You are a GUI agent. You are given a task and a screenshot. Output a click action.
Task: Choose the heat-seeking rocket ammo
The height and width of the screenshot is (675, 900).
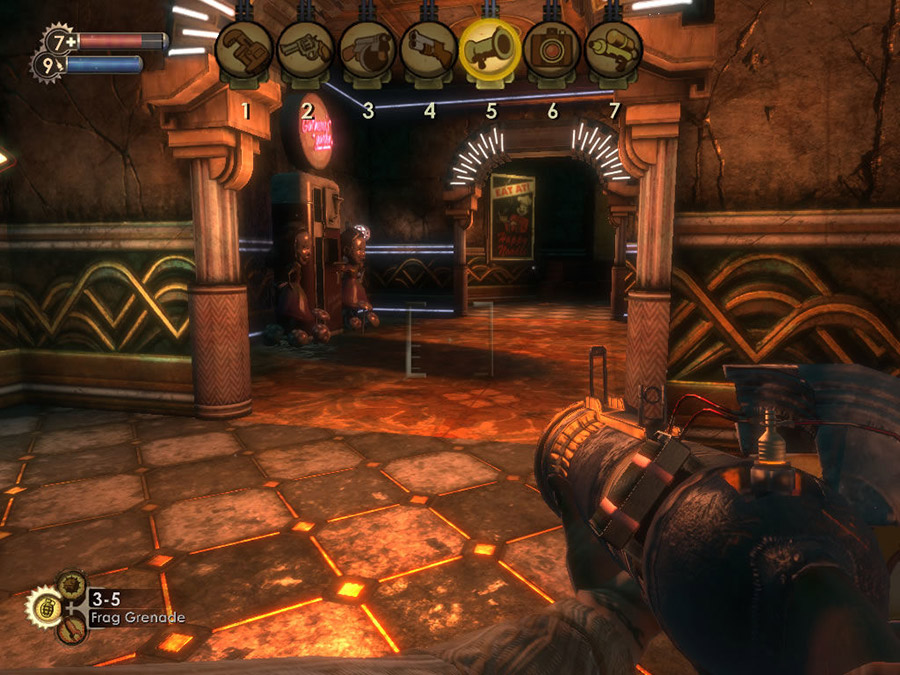pos(70,631)
